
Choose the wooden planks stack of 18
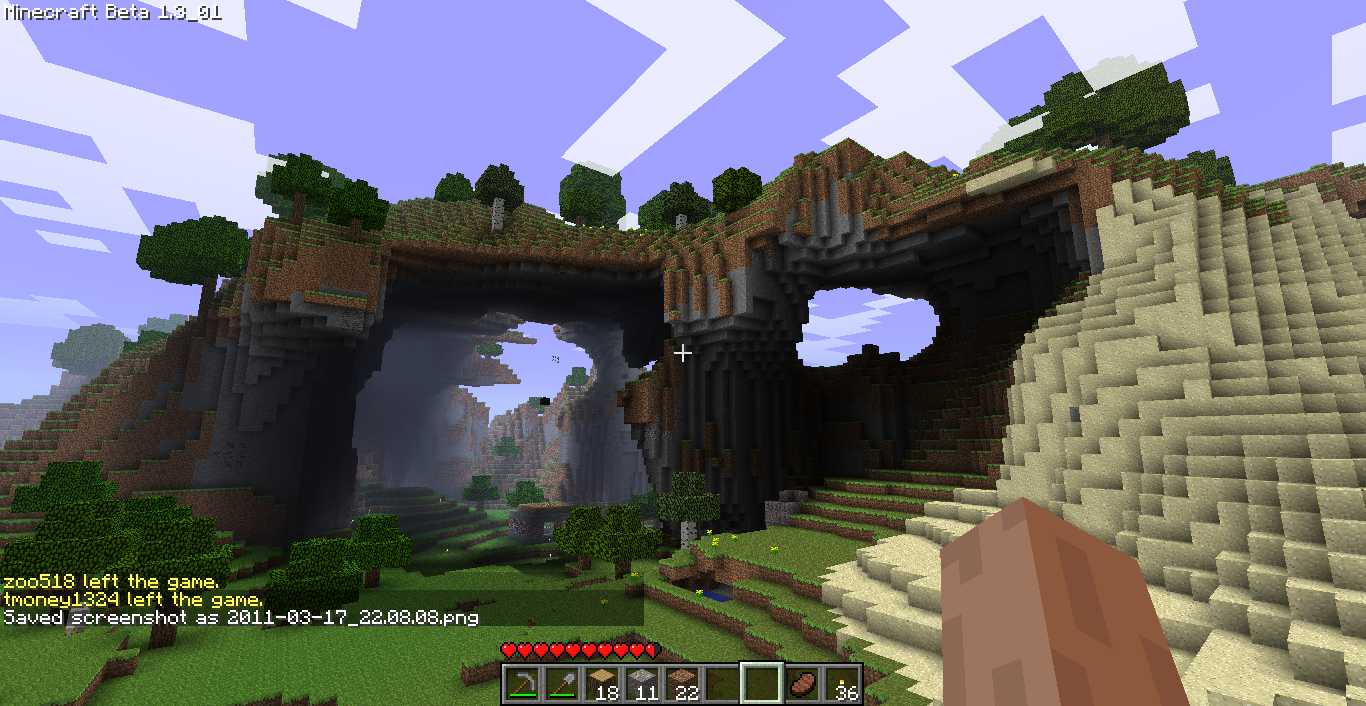pos(601,684)
